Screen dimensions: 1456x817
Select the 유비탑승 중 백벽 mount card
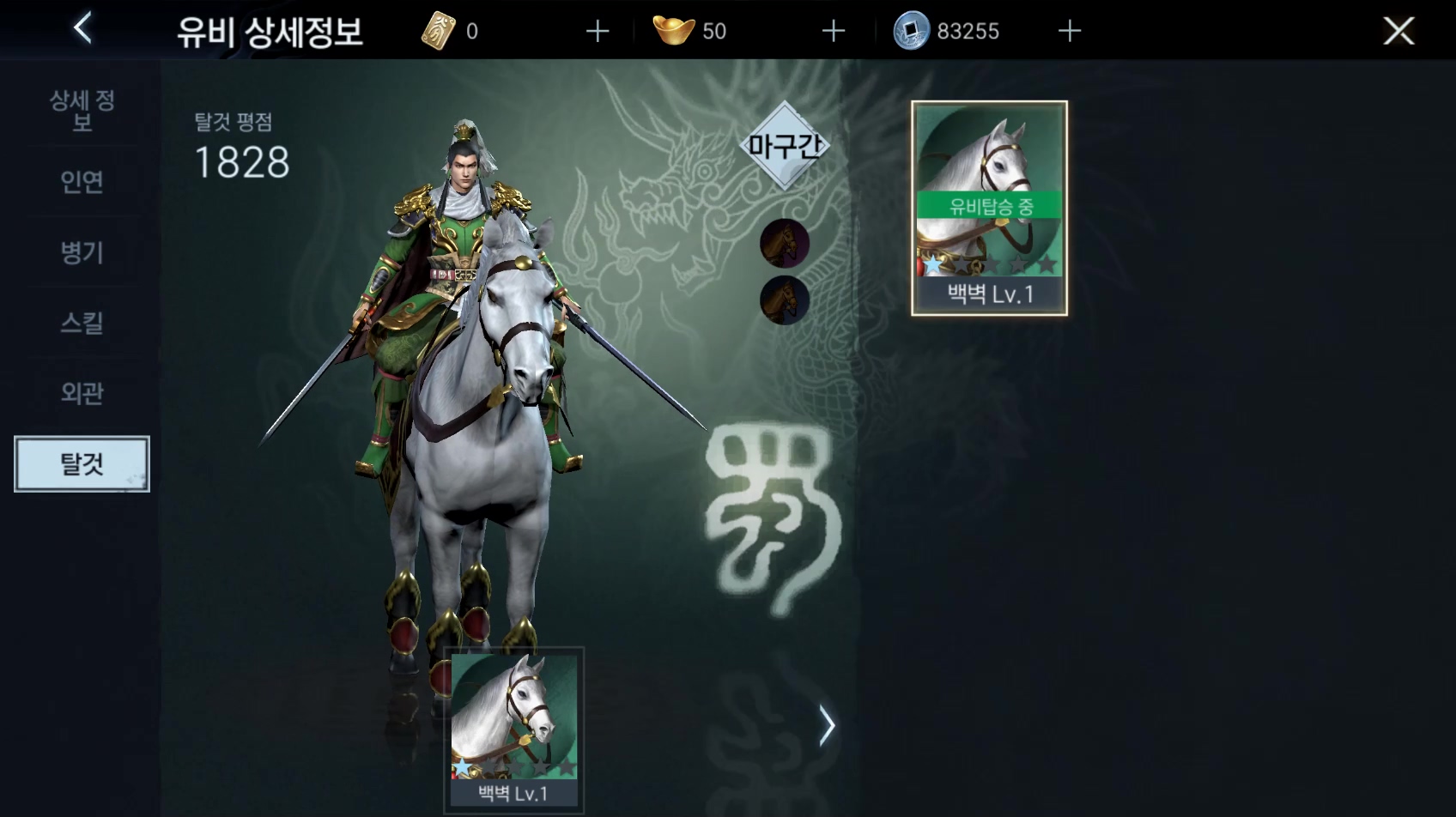tap(989, 208)
